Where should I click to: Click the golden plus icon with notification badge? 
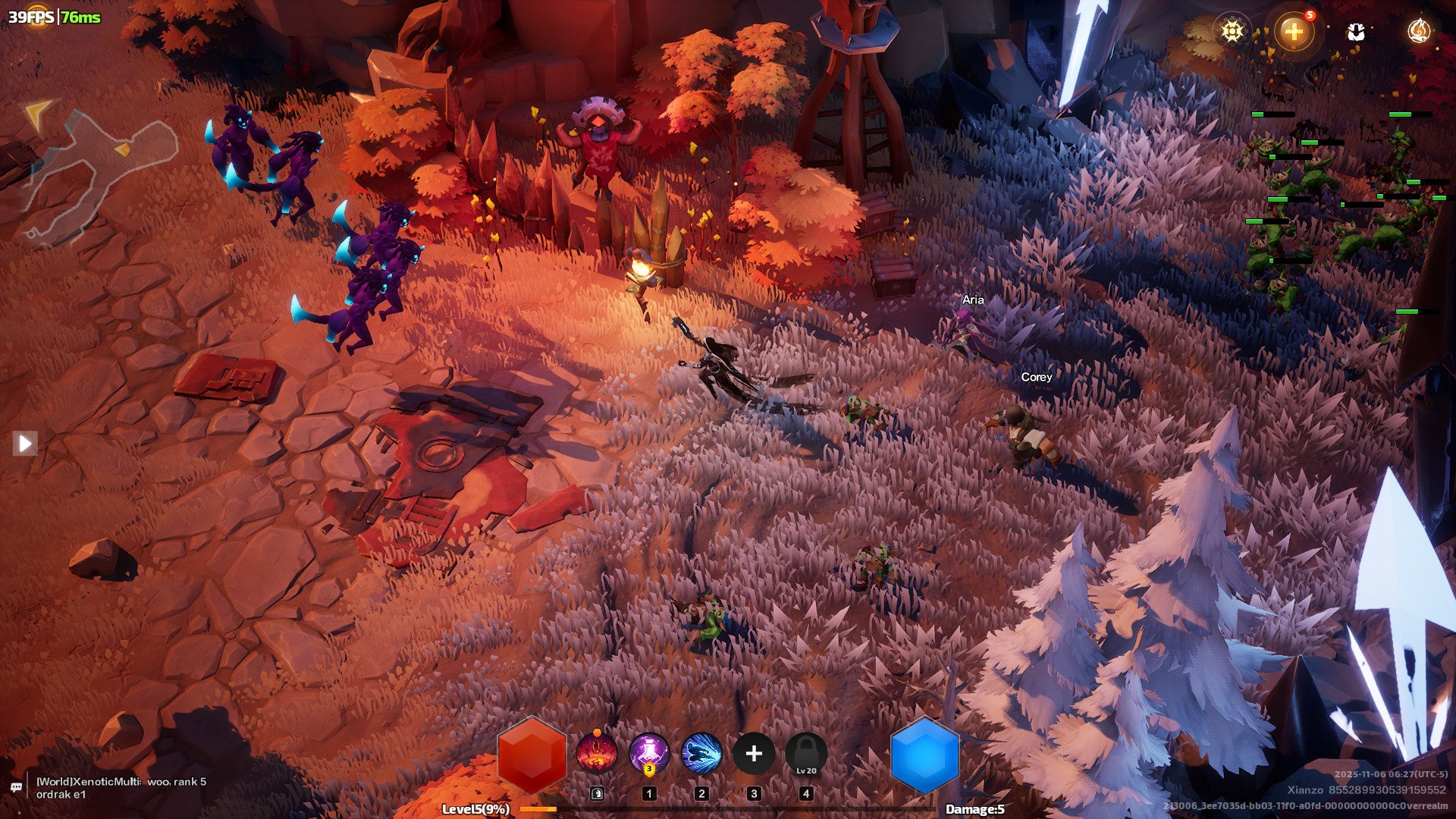(1294, 31)
